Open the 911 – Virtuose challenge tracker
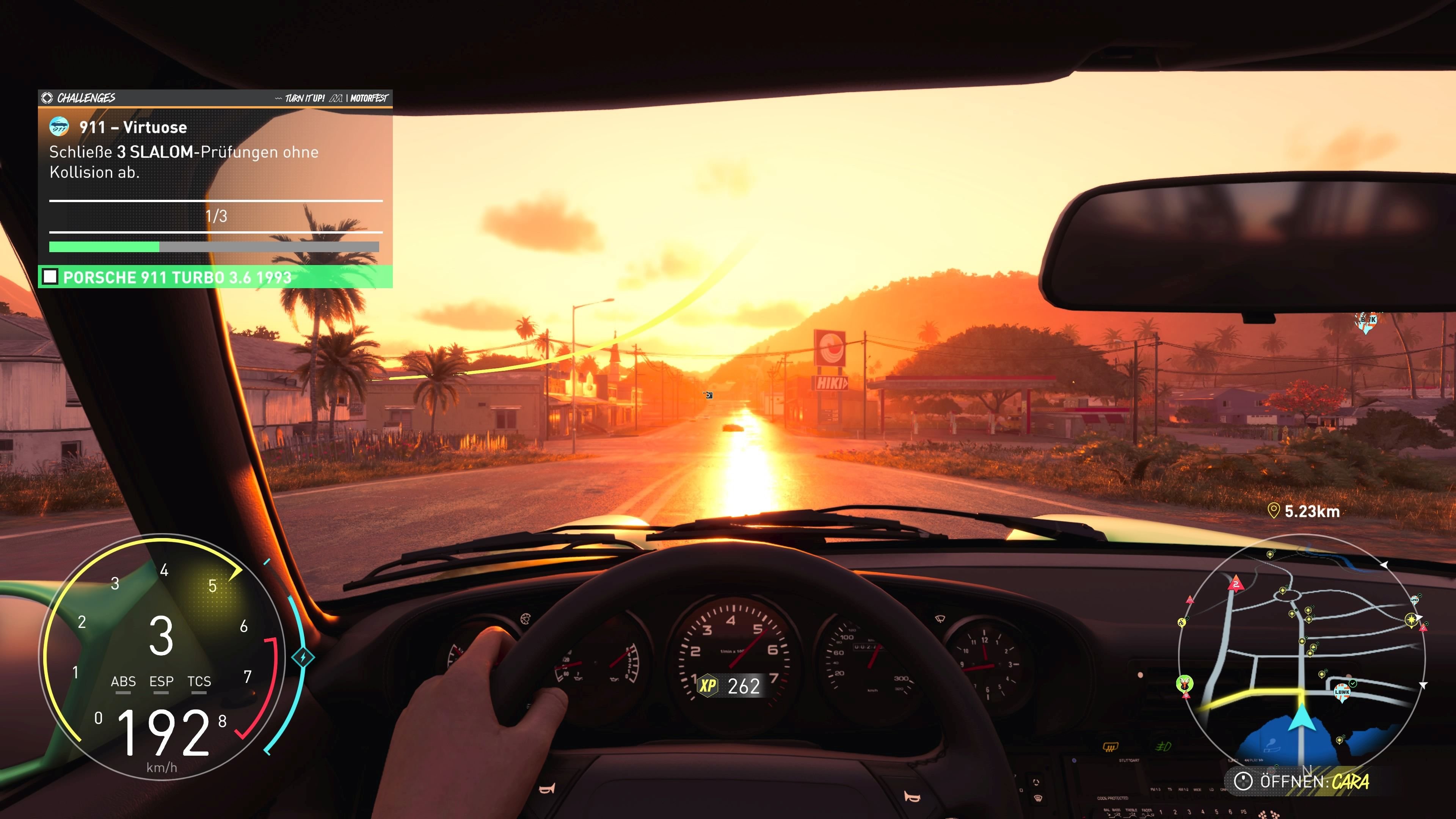This screenshot has height=819, width=1456. pos(133,127)
